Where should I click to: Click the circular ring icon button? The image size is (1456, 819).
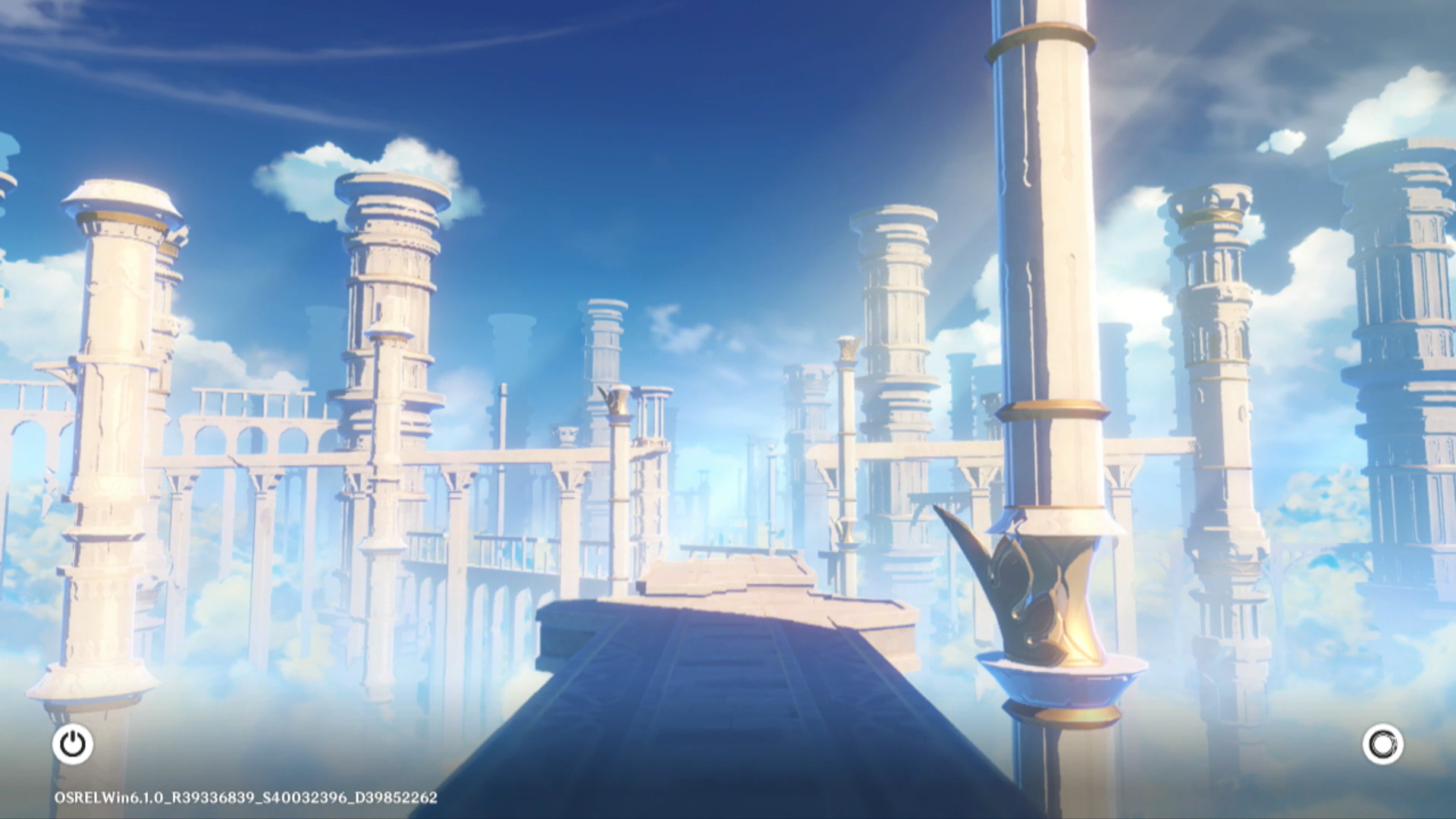coord(1382,744)
